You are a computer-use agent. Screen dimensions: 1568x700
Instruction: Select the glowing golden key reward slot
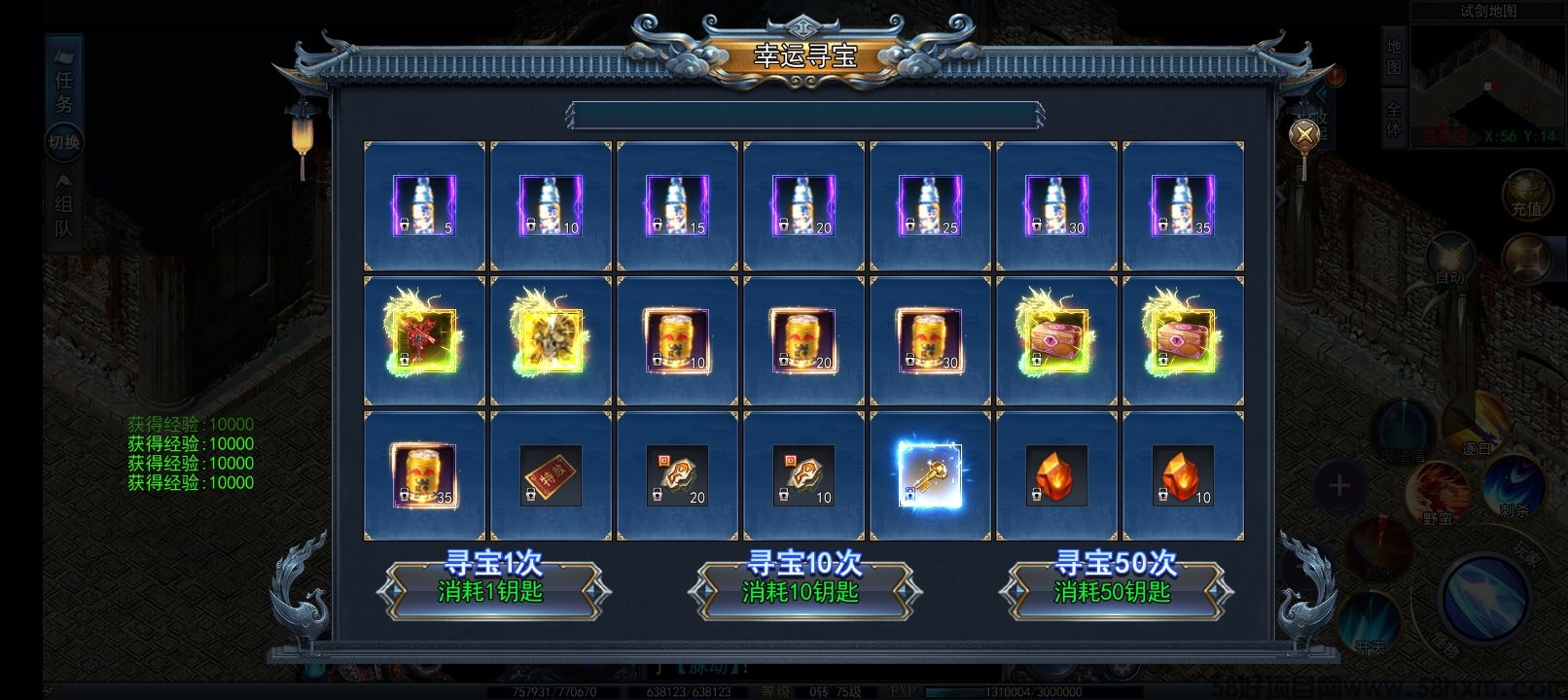(x=931, y=474)
